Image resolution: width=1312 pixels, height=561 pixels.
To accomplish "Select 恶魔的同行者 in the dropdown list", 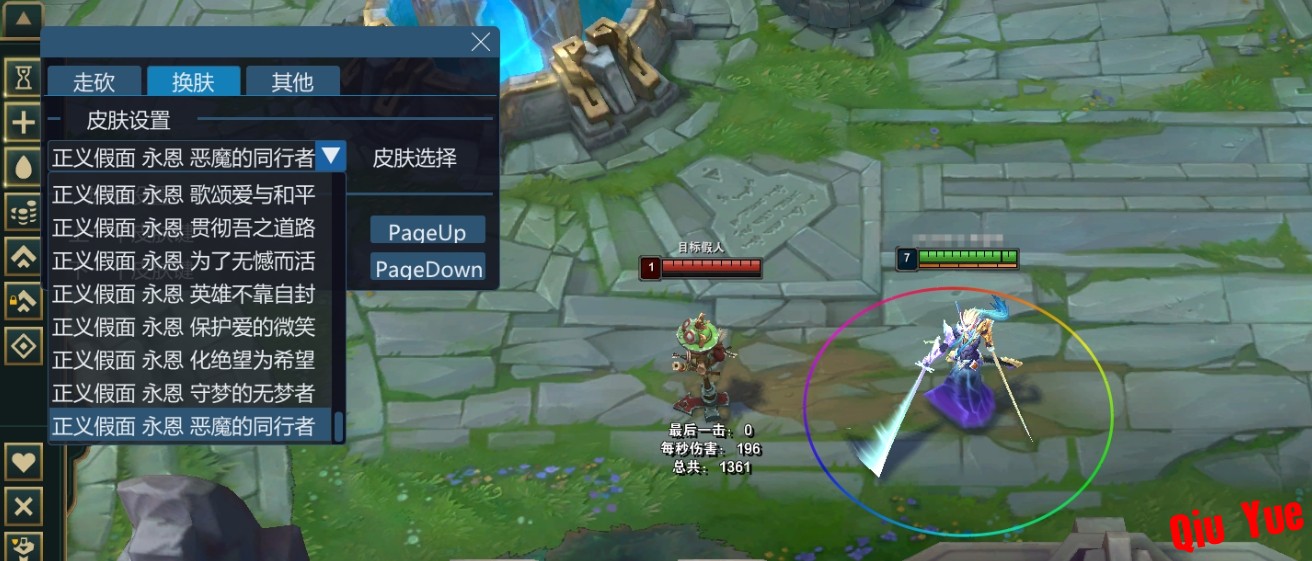I will point(184,426).
